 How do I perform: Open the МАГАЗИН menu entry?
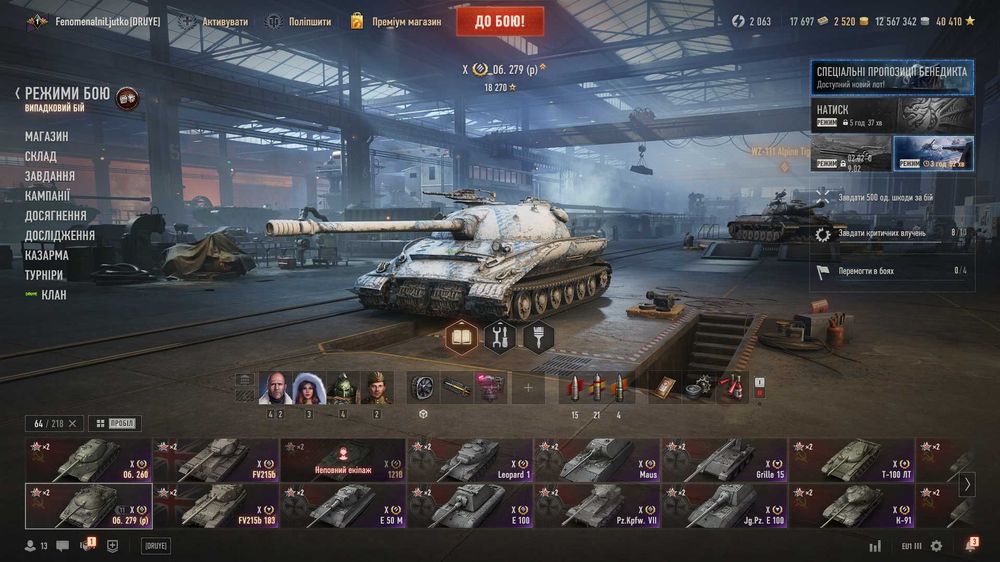tap(47, 137)
